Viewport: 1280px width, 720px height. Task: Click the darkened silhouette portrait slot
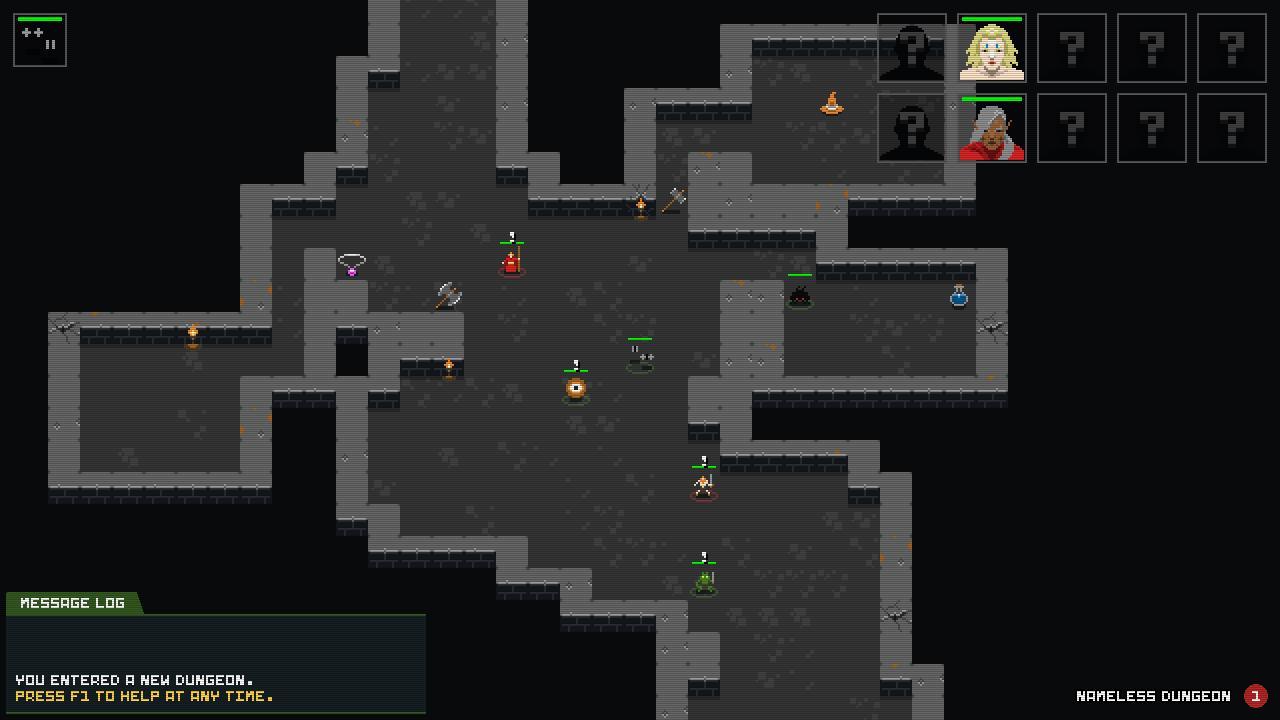pyautogui.click(x=911, y=48)
